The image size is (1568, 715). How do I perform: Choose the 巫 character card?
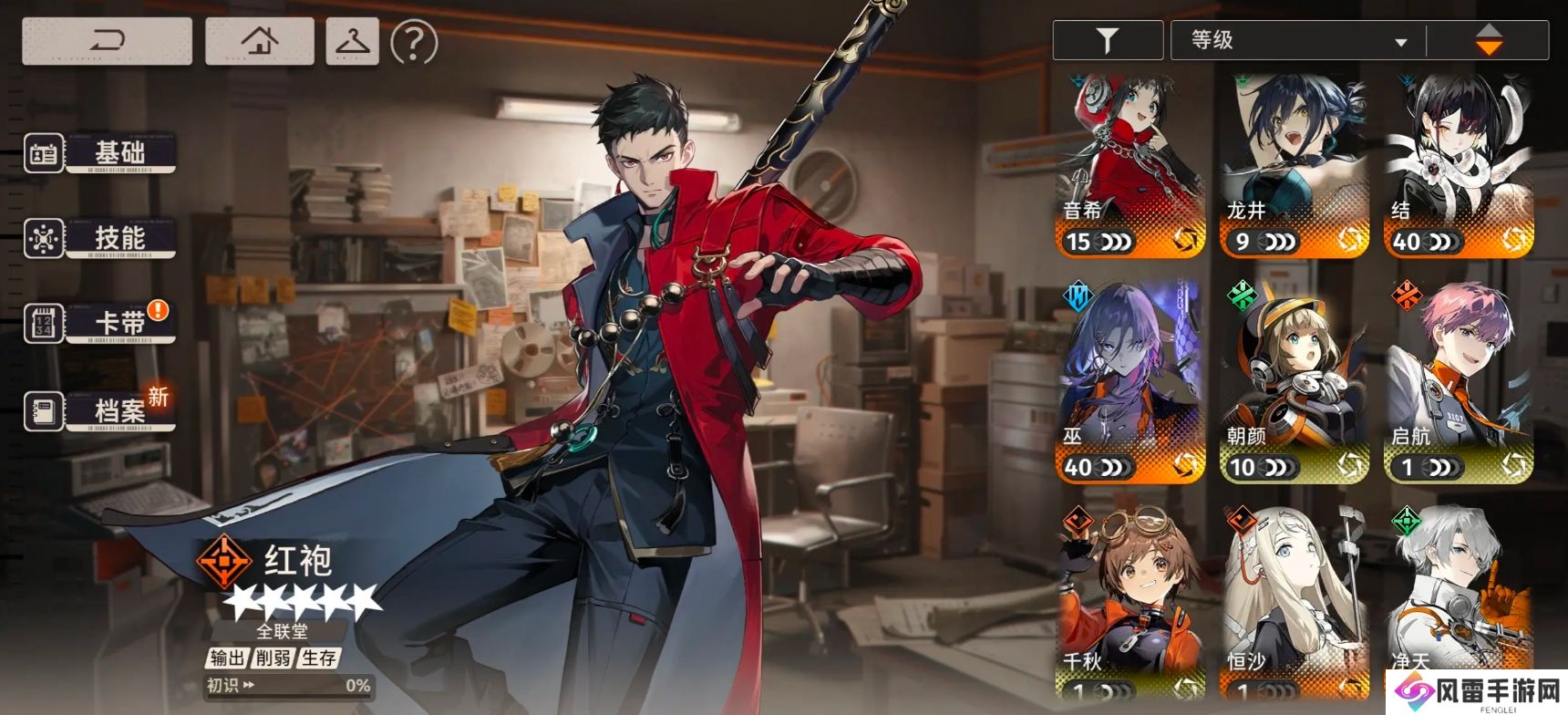tap(1130, 383)
